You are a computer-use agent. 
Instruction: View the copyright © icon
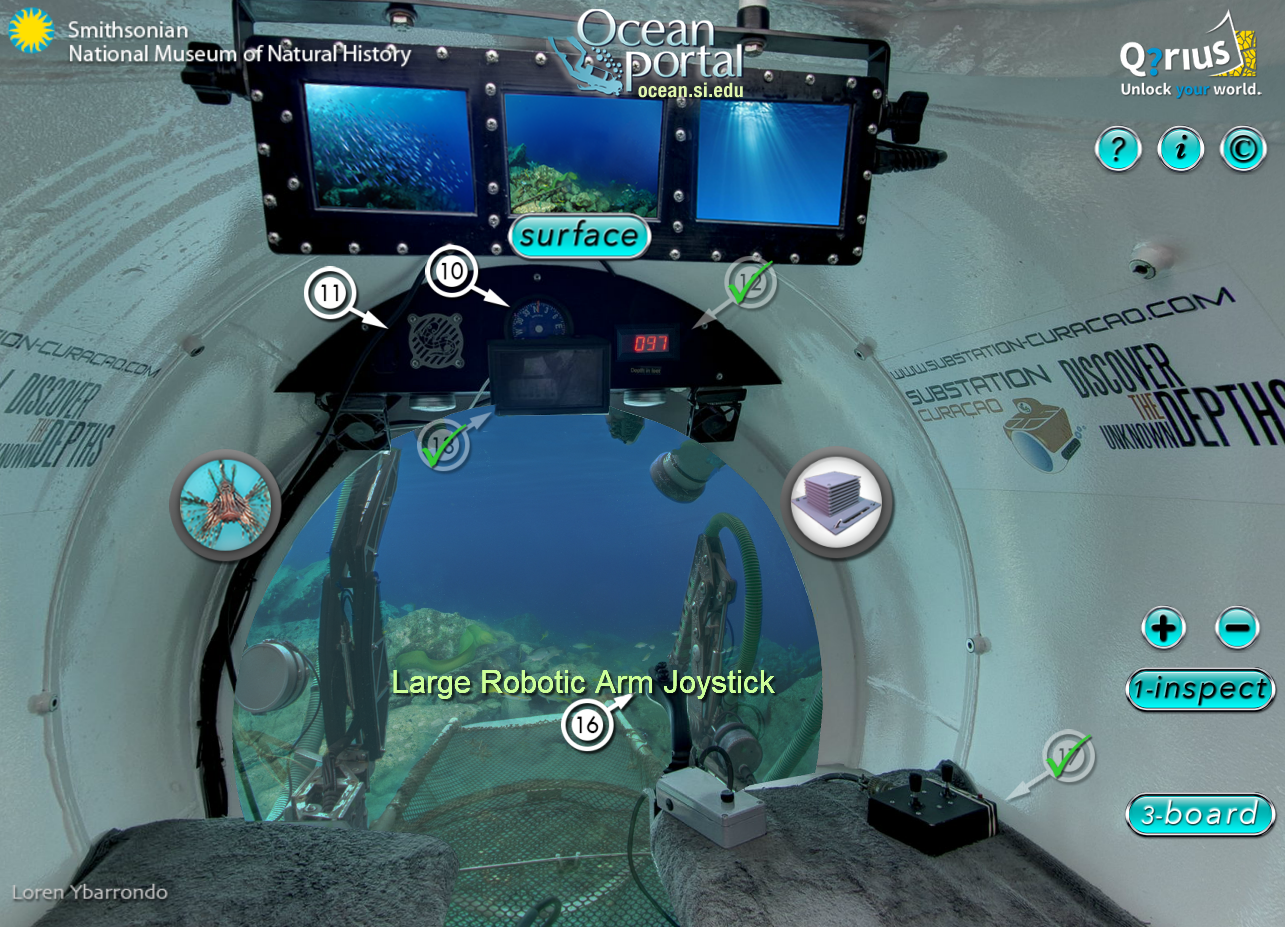pos(1242,148)
